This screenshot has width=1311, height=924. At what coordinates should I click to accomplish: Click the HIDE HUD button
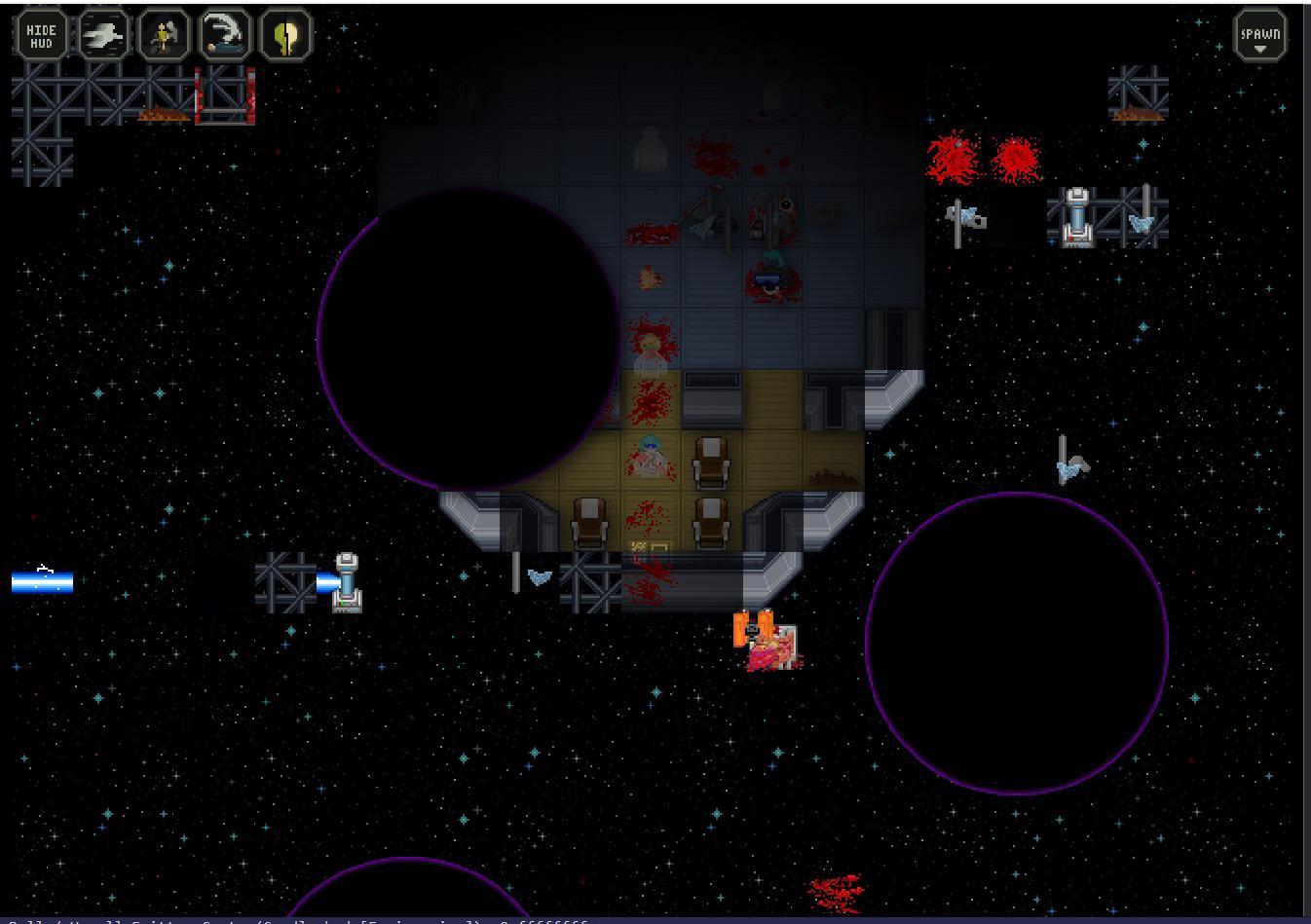(x=41, y=36)
